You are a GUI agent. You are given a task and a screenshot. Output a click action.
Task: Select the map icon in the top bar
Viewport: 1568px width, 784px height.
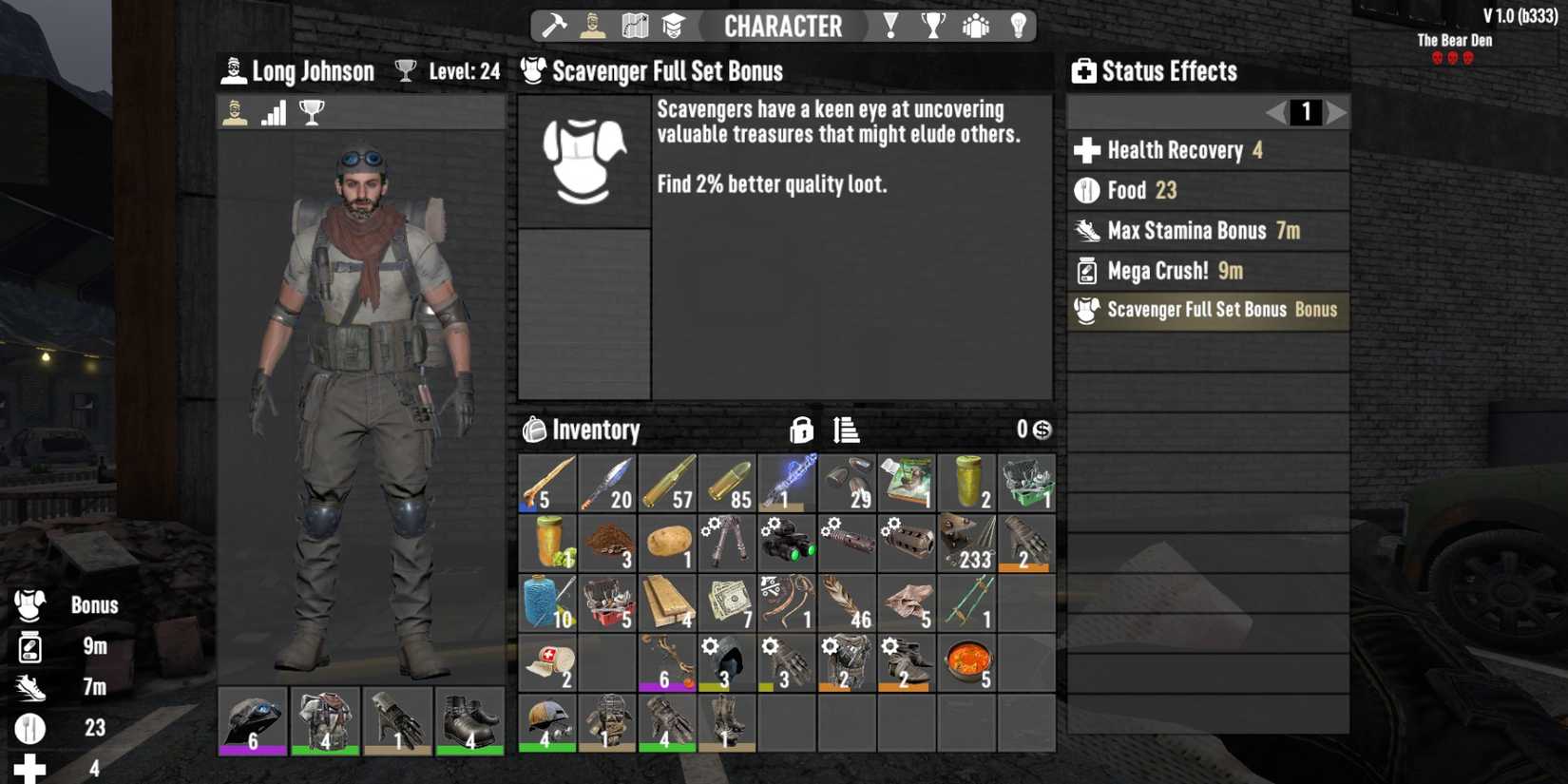click(x=636, y=26)
